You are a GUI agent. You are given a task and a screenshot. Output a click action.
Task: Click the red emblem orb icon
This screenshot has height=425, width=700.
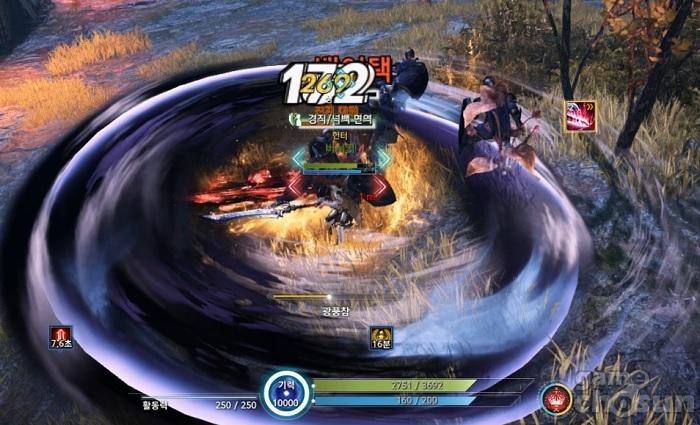pyautogui.click(x=556, y=398)
